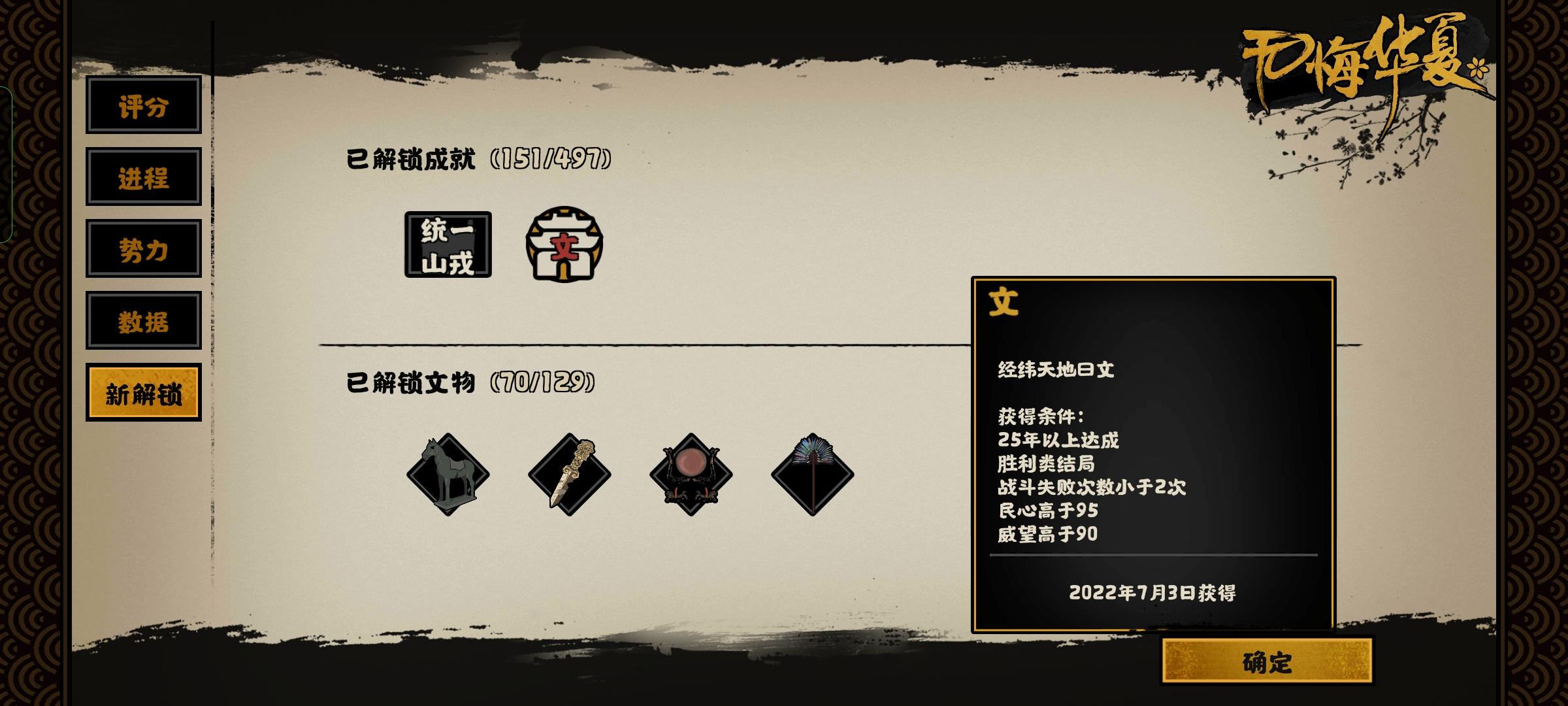Open the 数据 panel
This screenshot has width=1568, height=706.
coord(144,322)
